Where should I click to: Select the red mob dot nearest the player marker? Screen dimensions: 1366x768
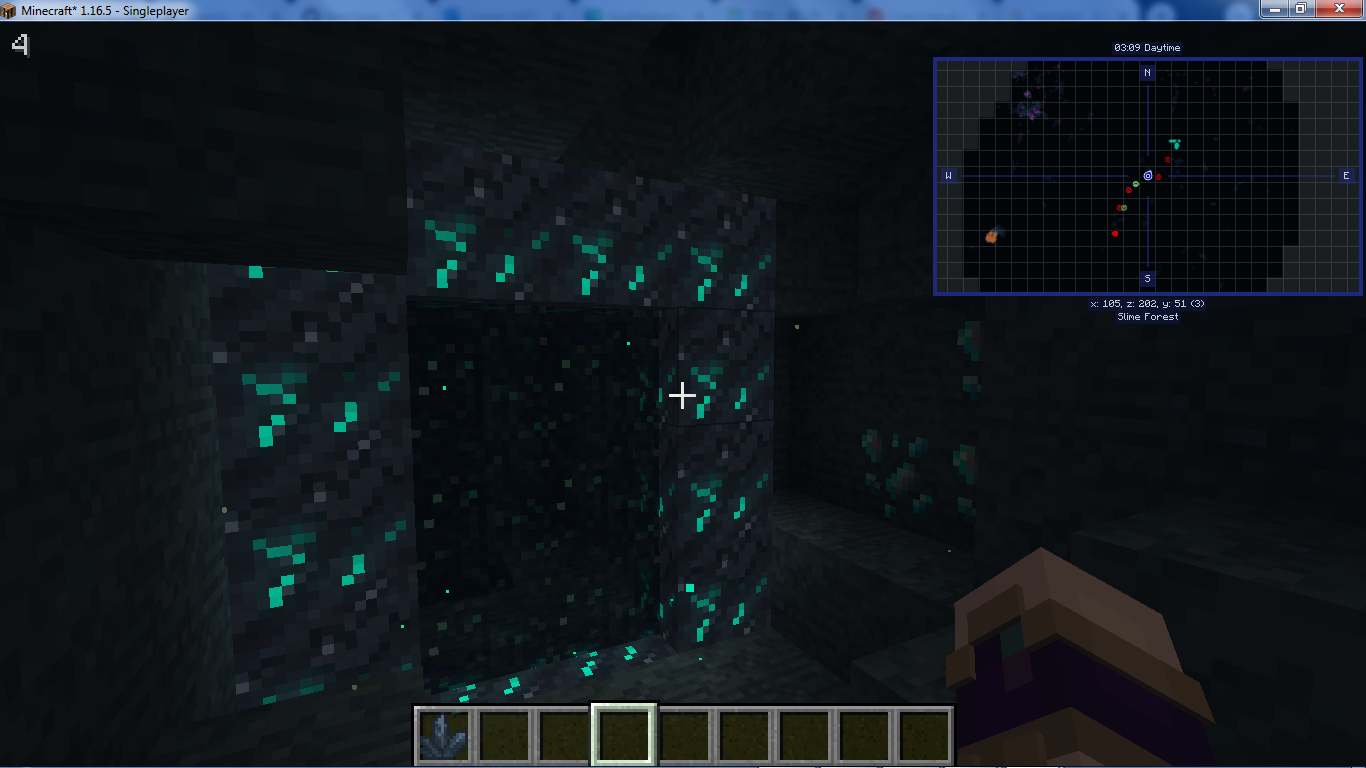(x=1159, y=177)
